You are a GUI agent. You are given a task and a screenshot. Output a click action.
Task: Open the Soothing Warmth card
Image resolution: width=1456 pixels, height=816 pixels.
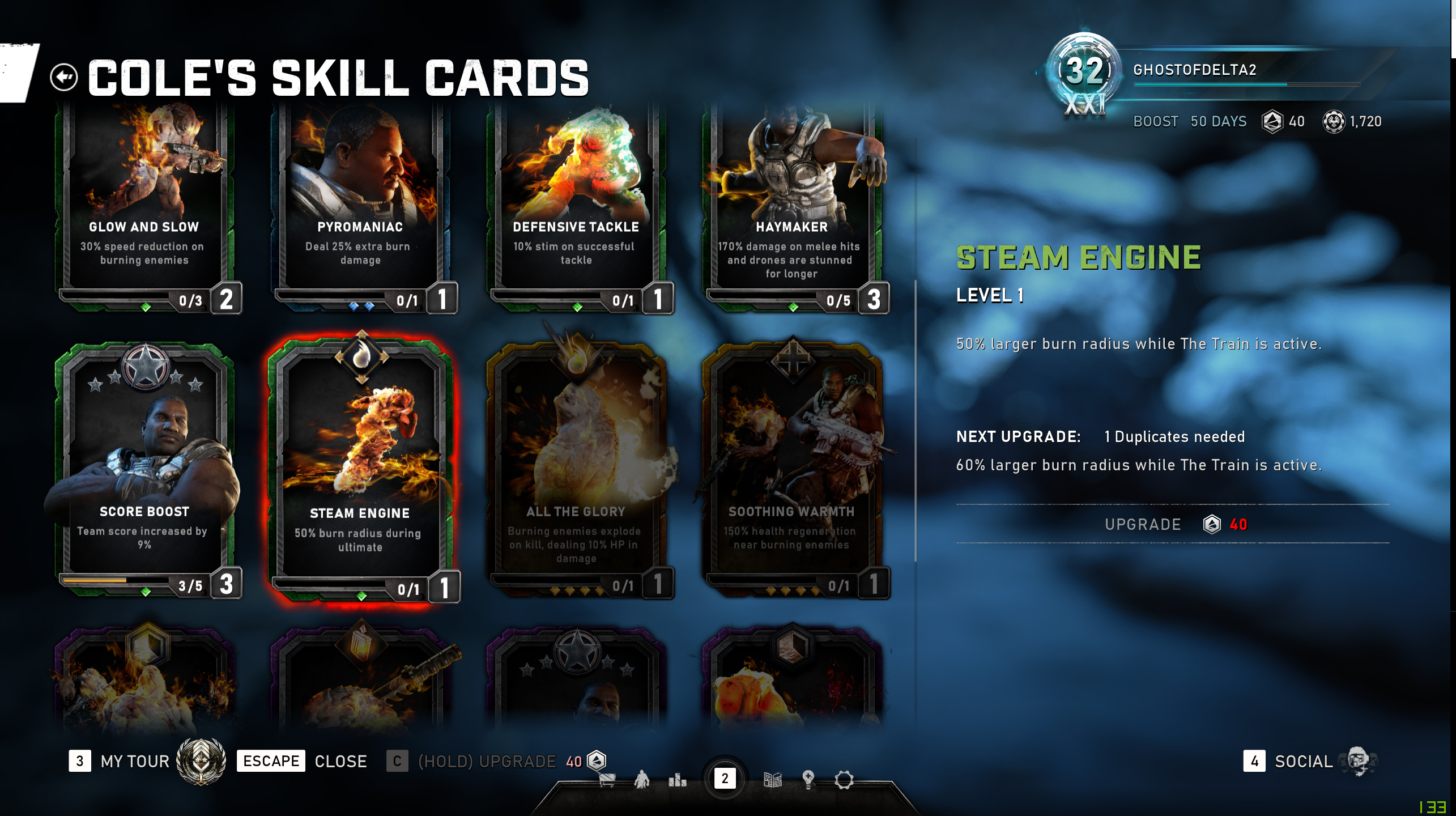[792, 470]
